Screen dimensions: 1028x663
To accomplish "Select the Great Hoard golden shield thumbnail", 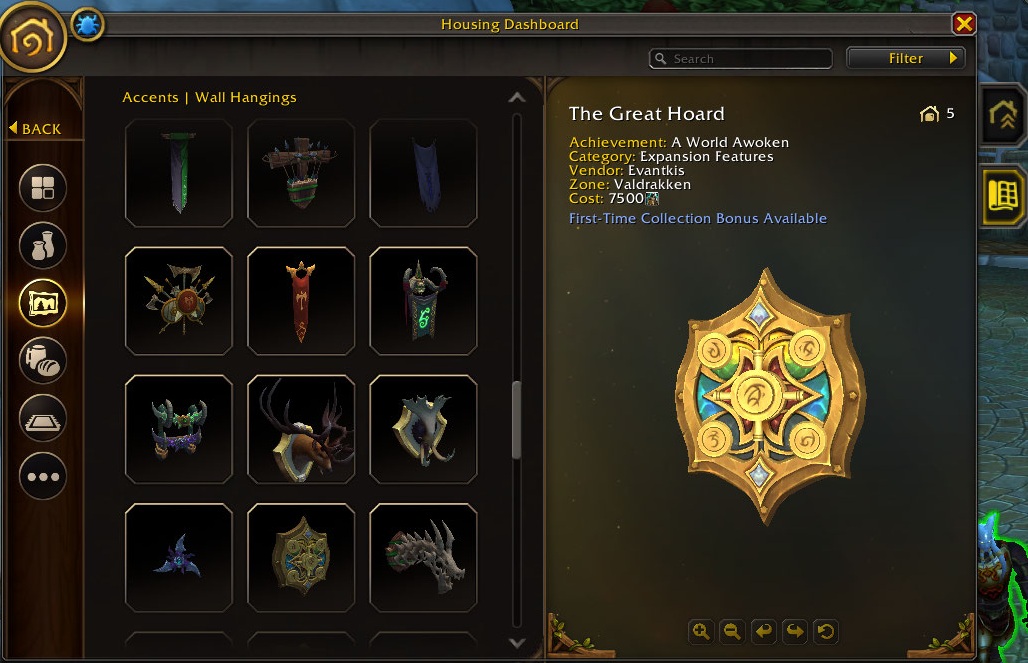I will tap(301, 557).
